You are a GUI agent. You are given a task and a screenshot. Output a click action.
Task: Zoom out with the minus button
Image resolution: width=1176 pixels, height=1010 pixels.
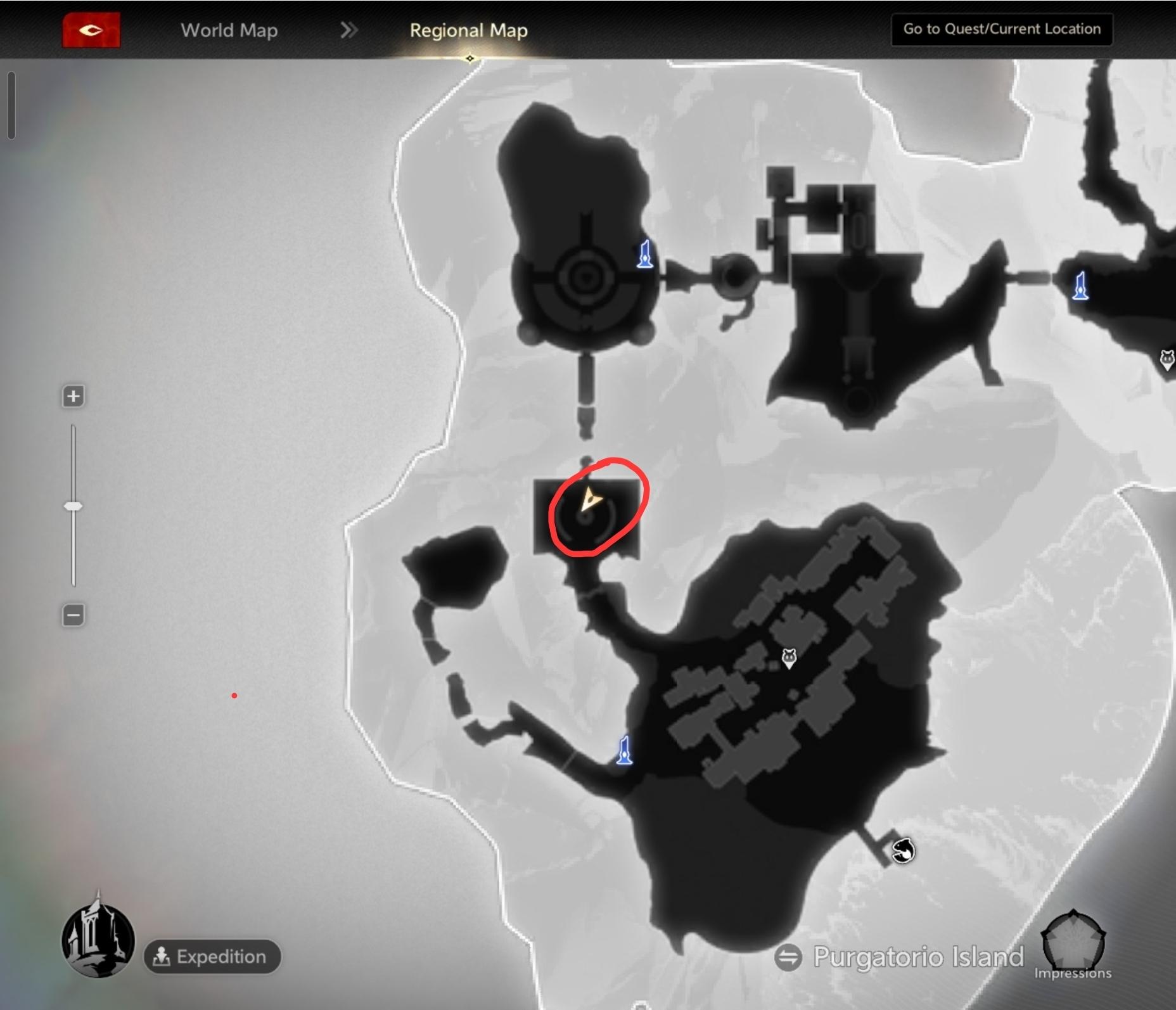click(x=73, y=615)
